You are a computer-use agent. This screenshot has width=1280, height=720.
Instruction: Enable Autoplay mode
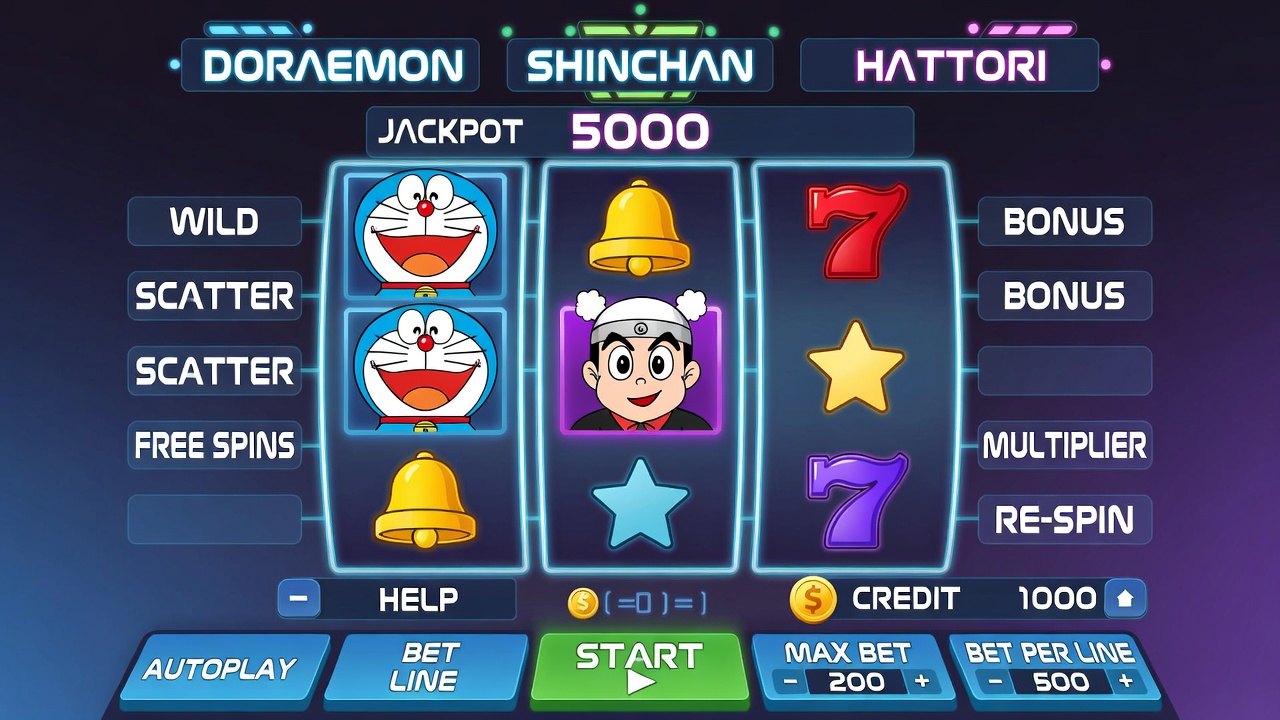click(x=220, y=668)
